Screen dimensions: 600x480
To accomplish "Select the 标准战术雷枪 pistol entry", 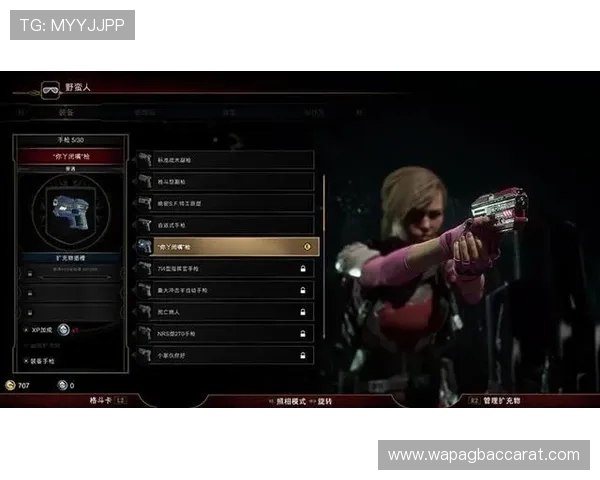I will click(x=225, y=160).
